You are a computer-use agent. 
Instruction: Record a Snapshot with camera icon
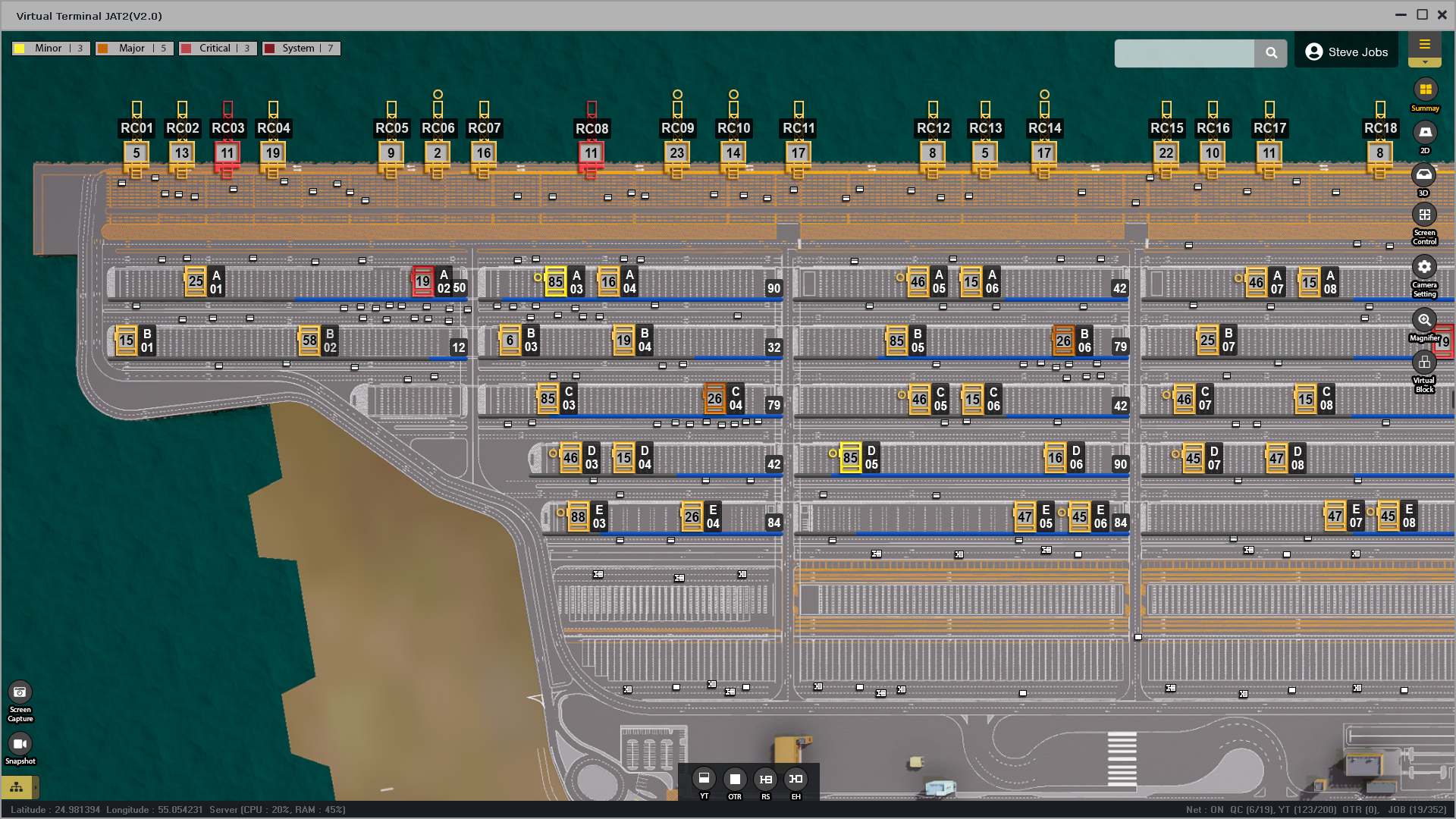click(20, 744)
